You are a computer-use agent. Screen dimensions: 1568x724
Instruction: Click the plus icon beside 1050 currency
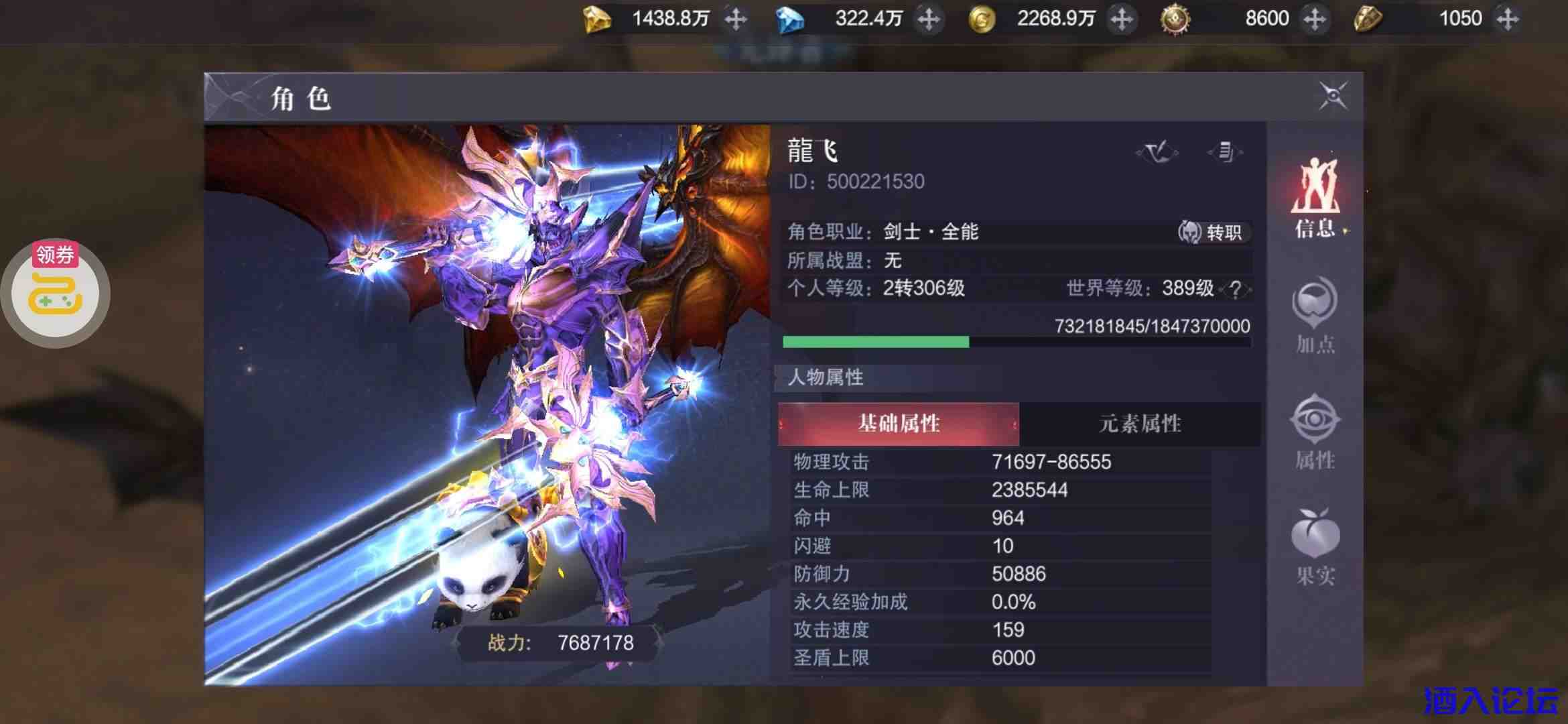(x=1508, y=19)
